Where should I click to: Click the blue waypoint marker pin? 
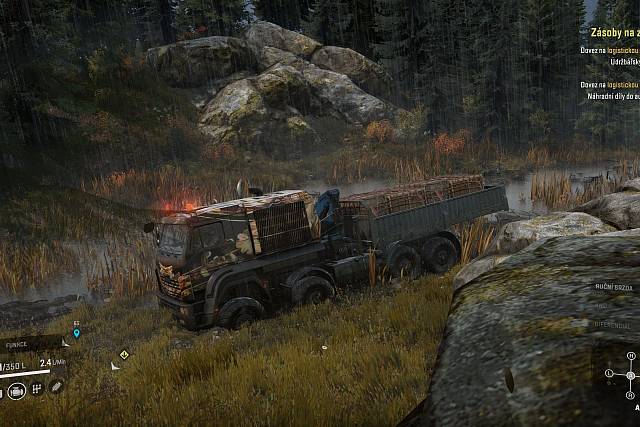tap(76, 333)
